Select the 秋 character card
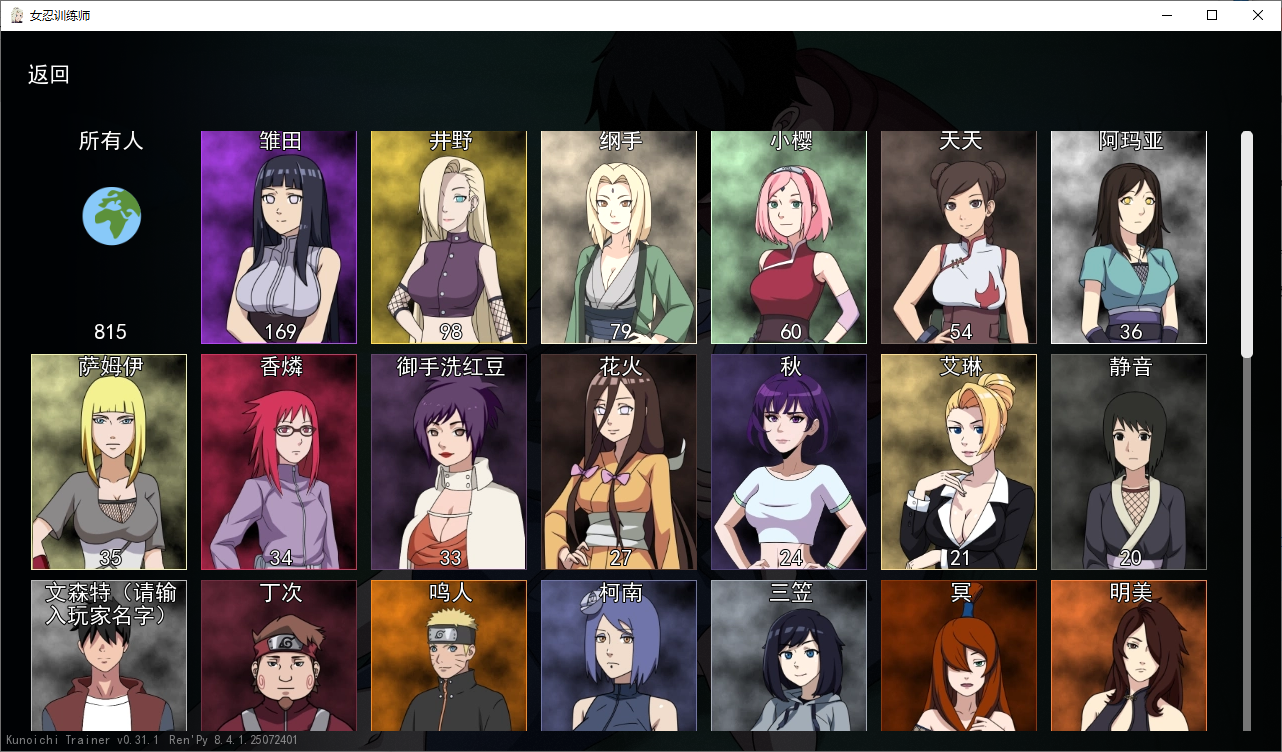 [x=789, y=462]
